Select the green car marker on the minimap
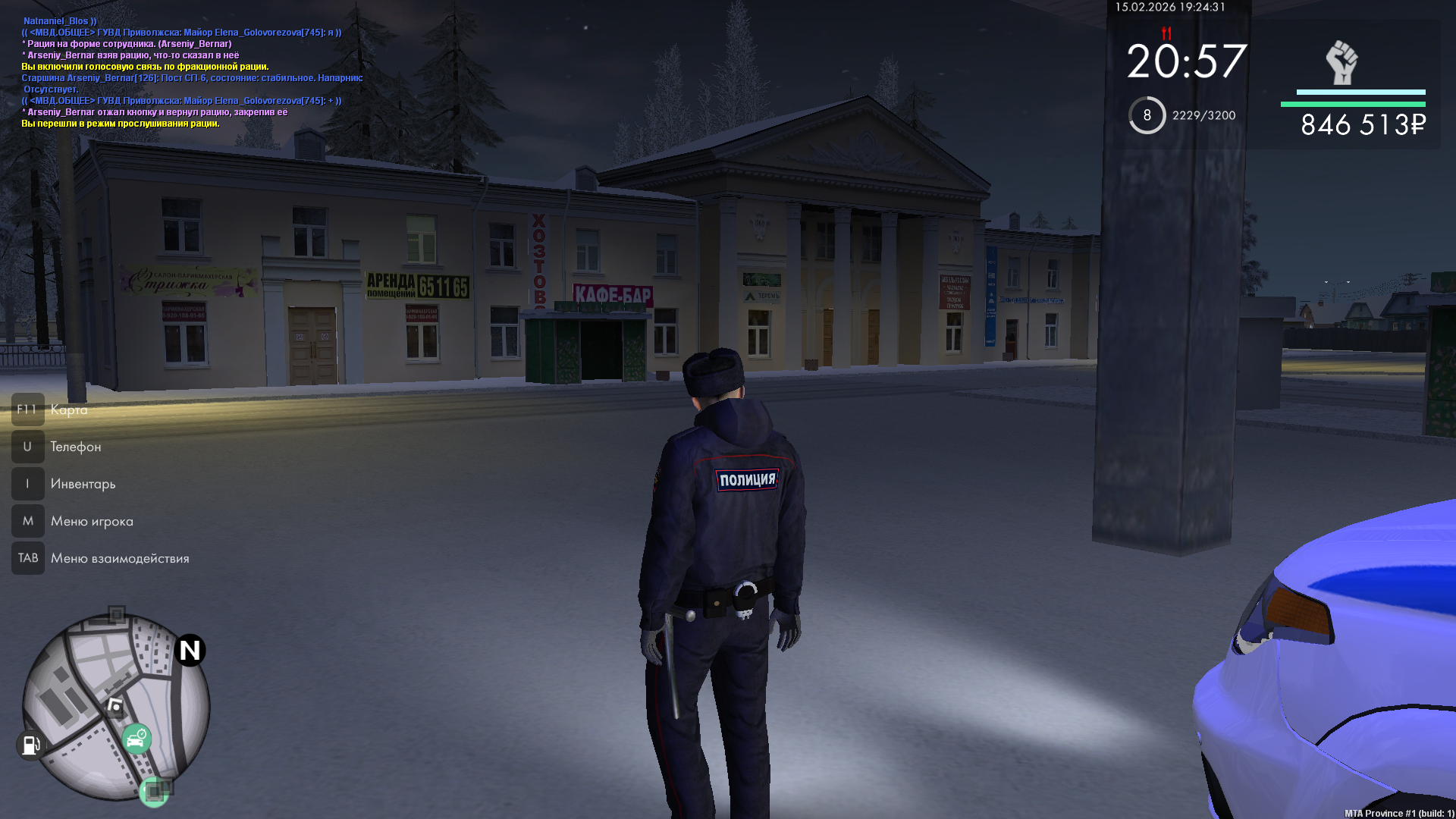Viewport: 1456px width, 819px height. (136, 739)
